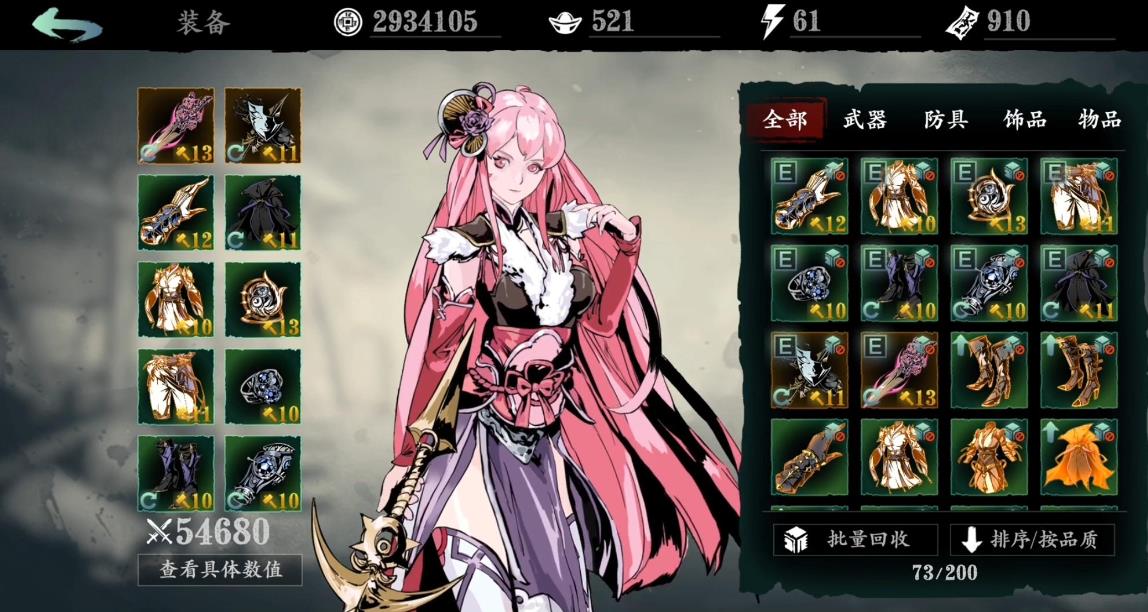The height and width of the screenshot is (612, 1148).
Task: Open the 饰品 tab
Action: tap(1025, 120)
